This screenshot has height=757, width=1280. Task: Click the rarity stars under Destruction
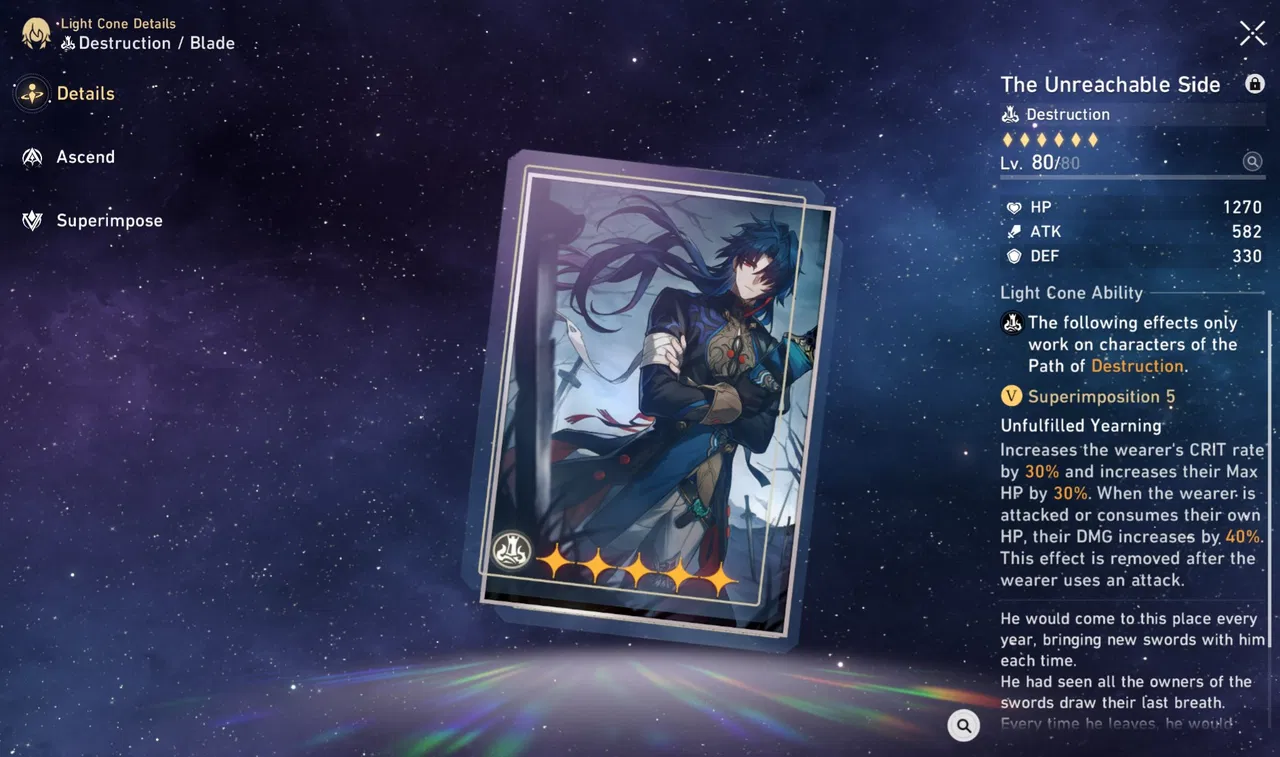[1049, 139]
